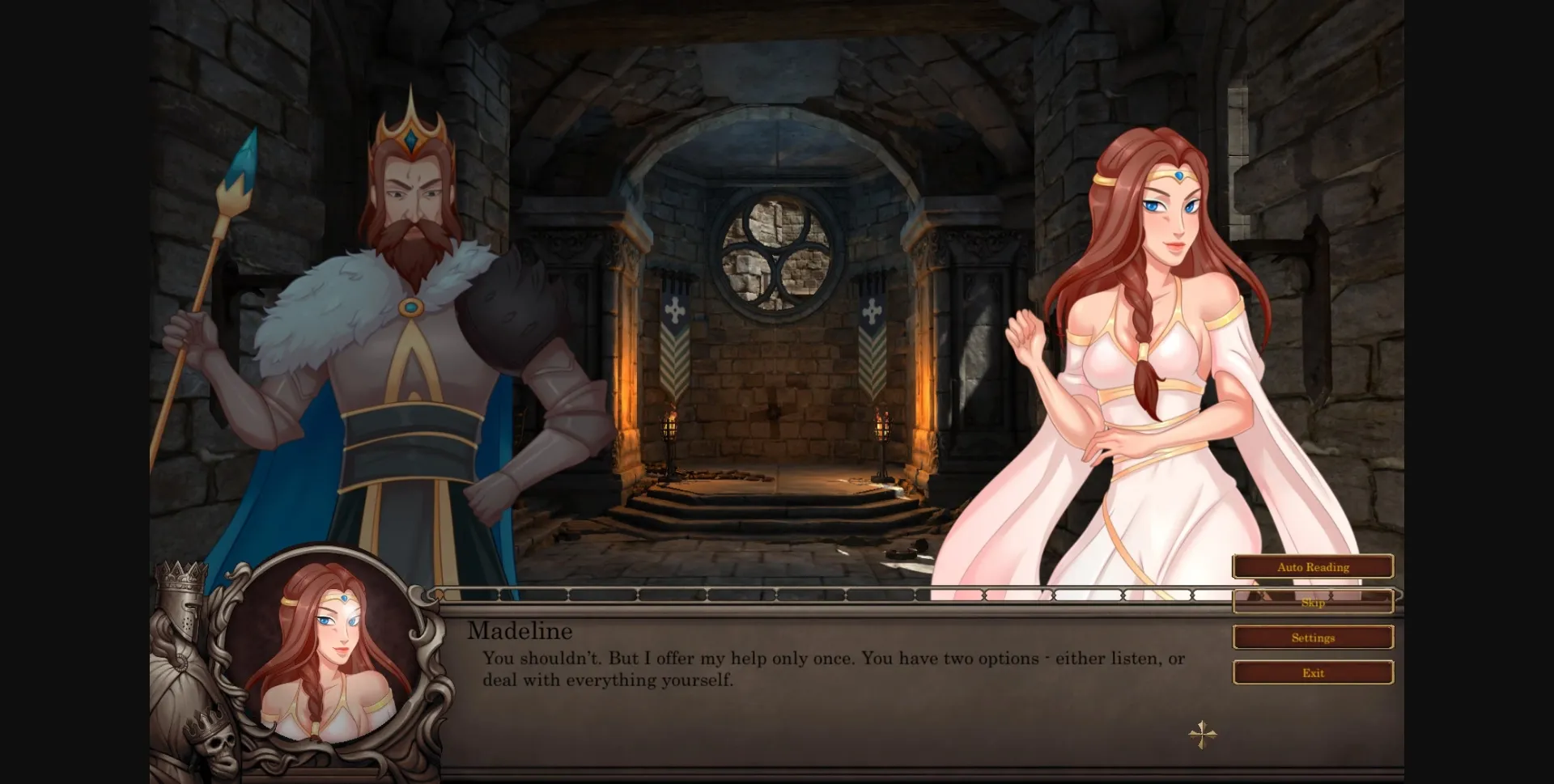Open the Settings menu
The height and width of the screenshot is (784, 1554).
pos(1313,638)
